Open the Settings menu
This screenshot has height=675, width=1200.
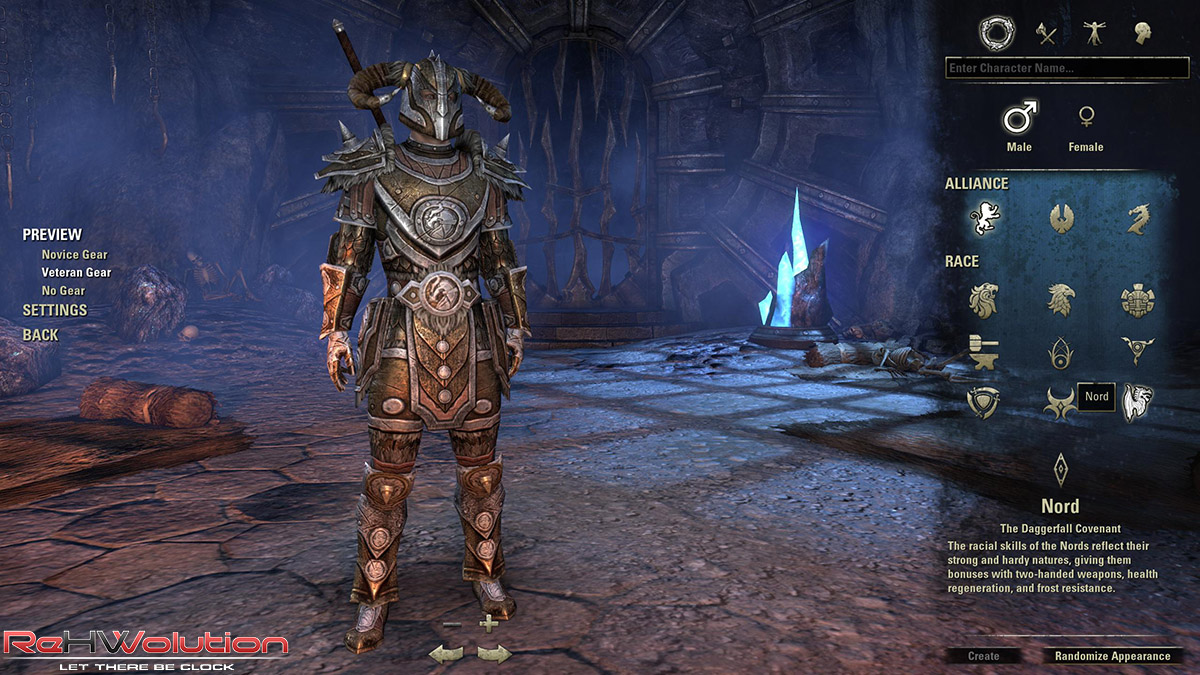55,310
